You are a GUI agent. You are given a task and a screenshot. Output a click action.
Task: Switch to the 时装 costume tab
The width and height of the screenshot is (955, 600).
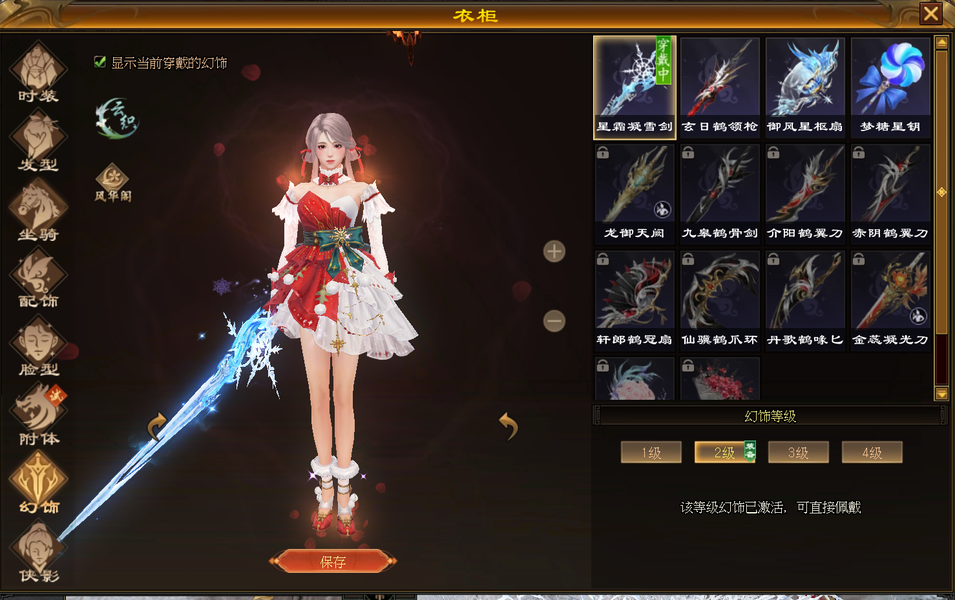pos(38,73)
